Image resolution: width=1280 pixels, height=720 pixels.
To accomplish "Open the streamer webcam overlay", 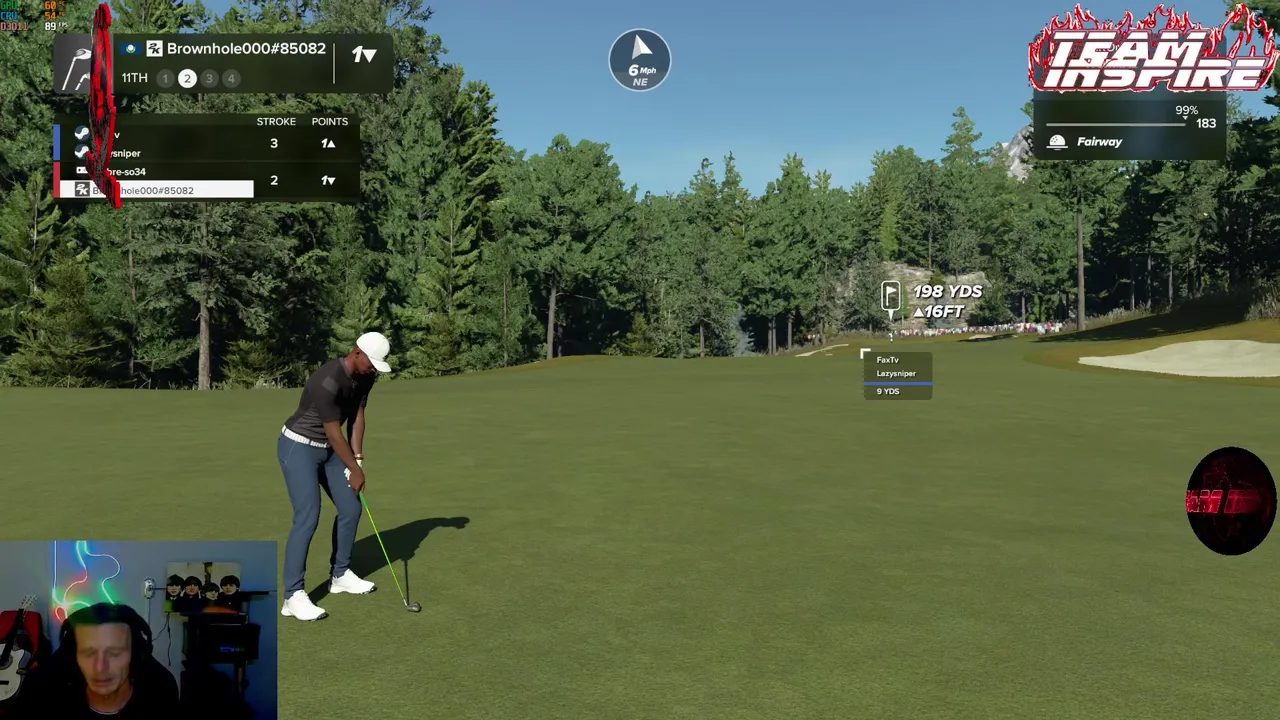I will 138,630.
